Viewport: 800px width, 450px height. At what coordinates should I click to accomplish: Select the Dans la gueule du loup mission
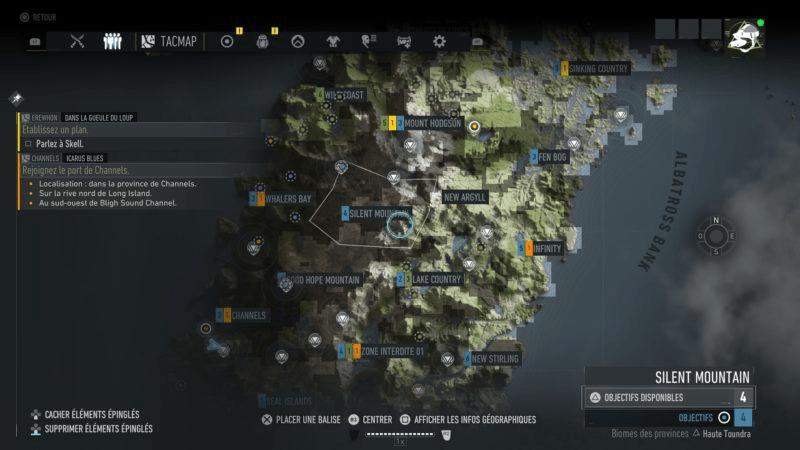(x=99, y=117)
